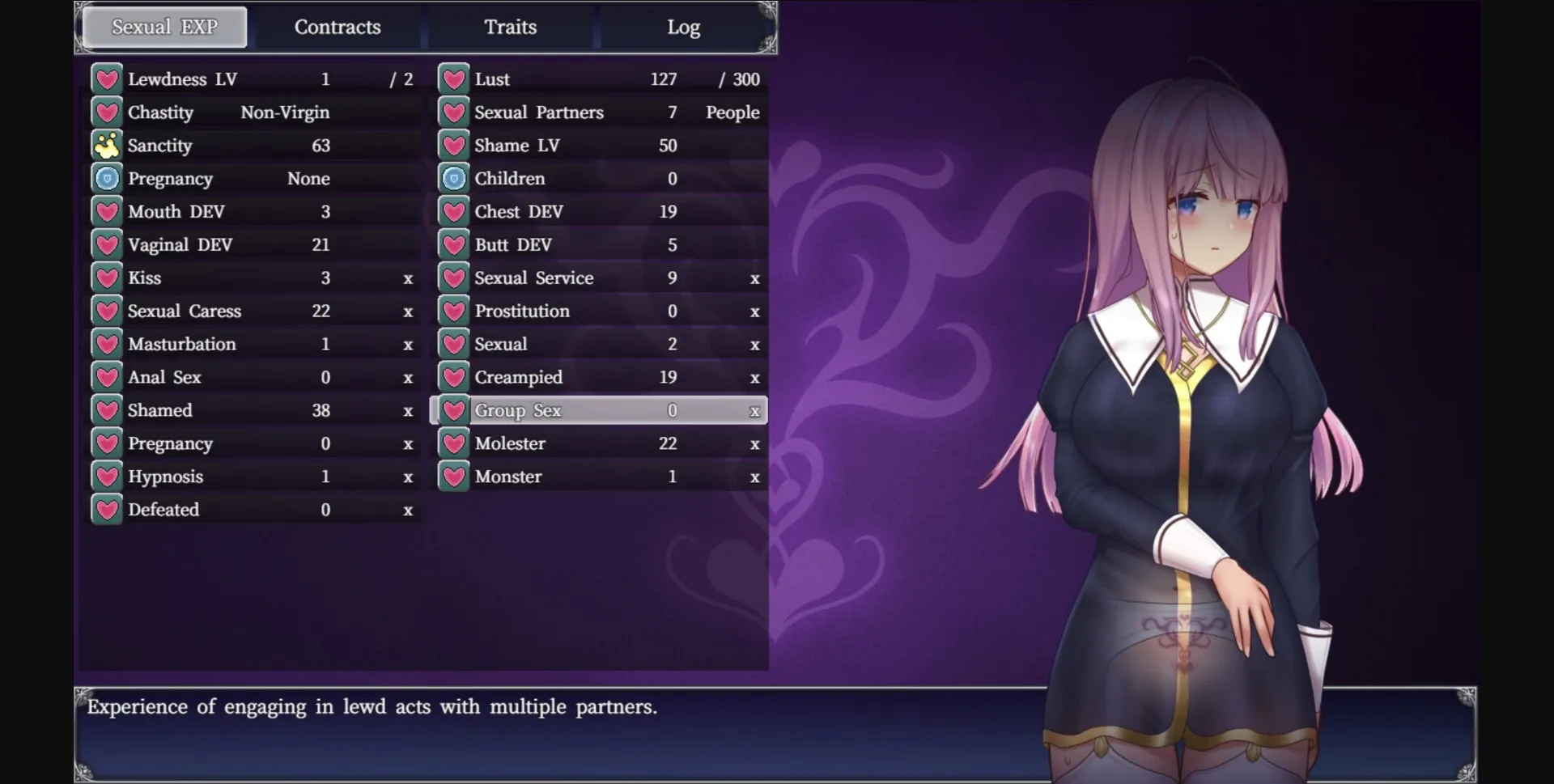Toggle the x marker next to Kiss
Screen dimensions: 1554x784
(409, 278)
